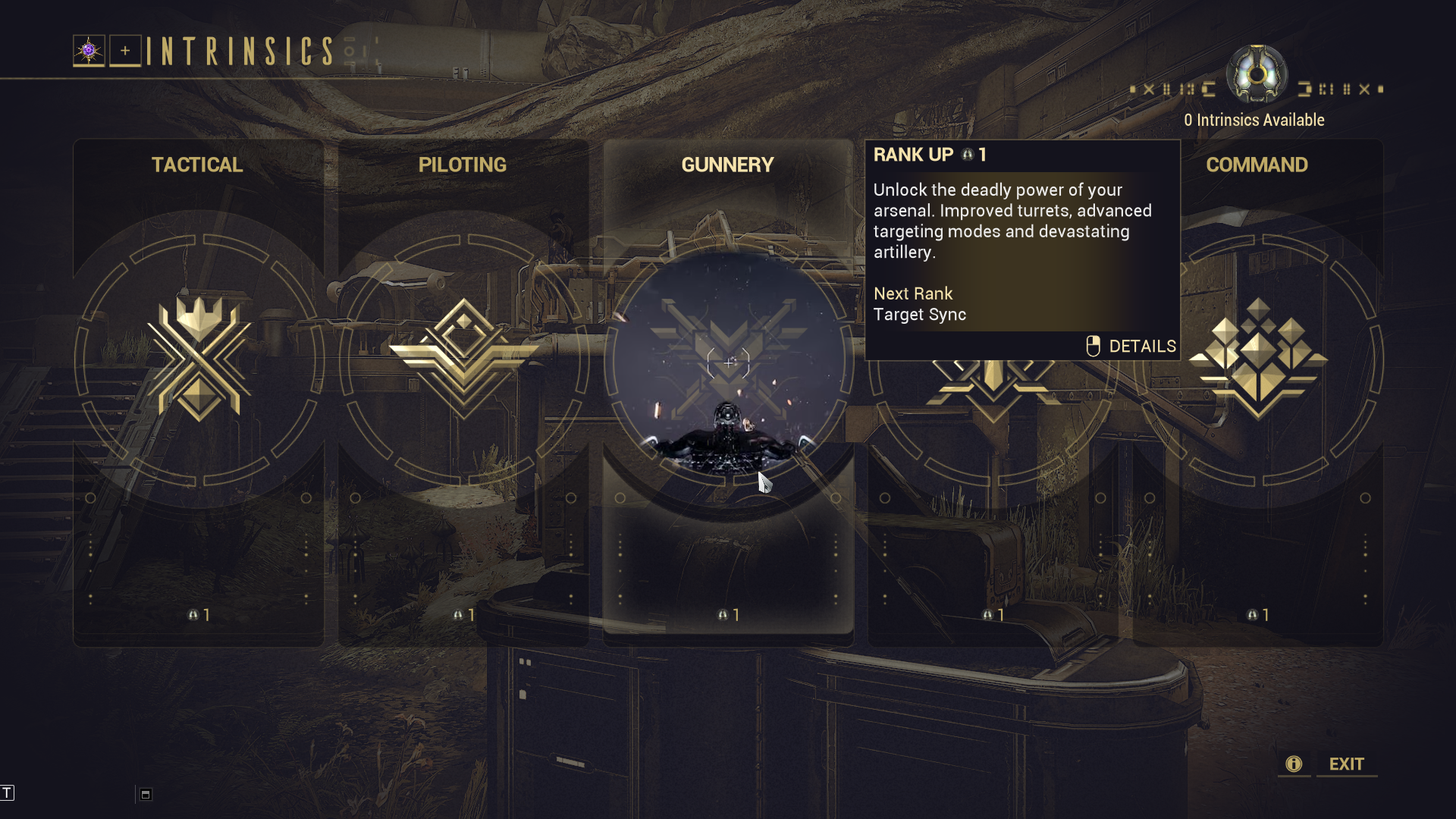Open the Piloting intrinsic card
This screenshot has height=819, width=1456.
pos(463,379)
